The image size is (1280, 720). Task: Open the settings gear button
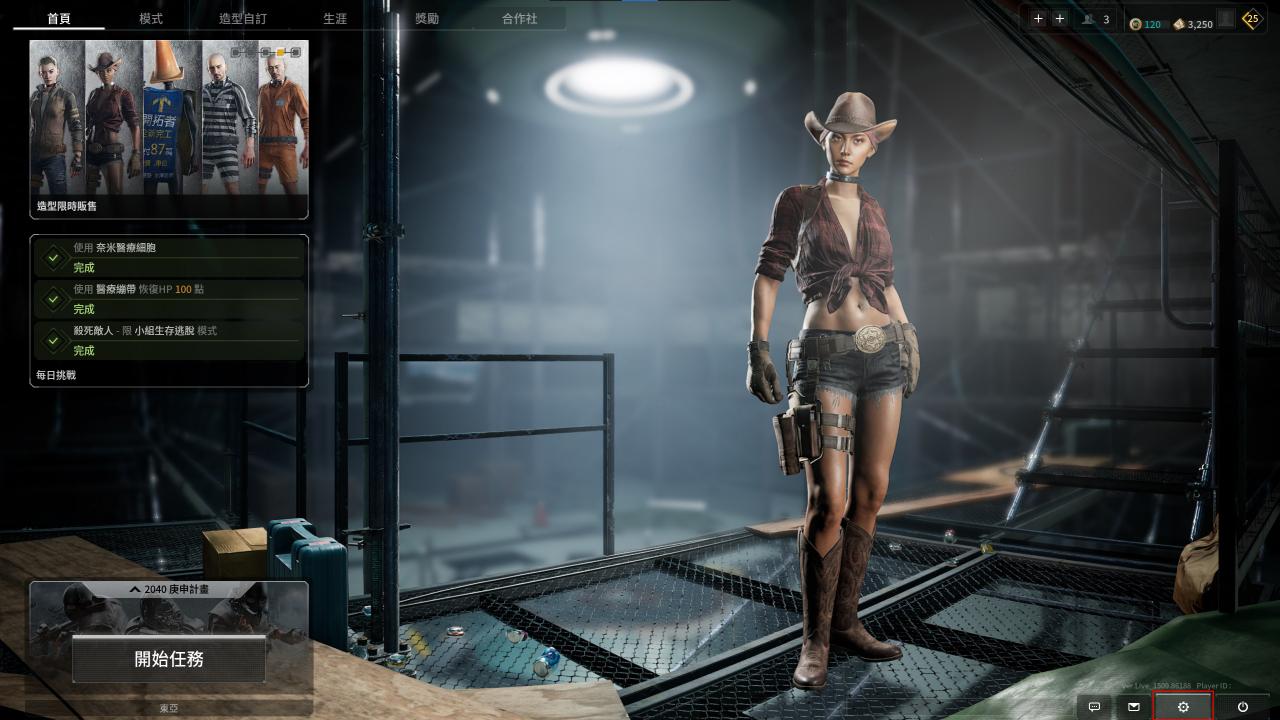coord(1183,707)
